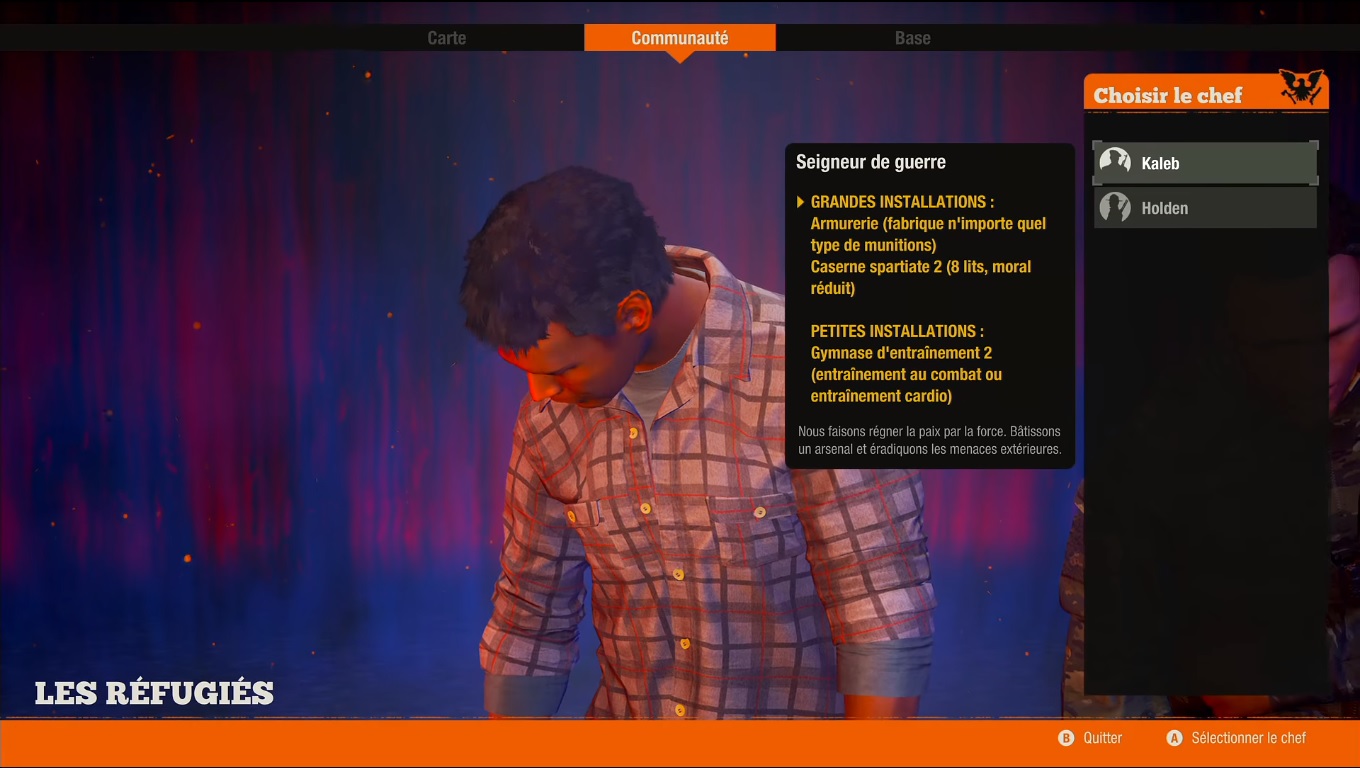Viewport: 1360px width, 768px height.
Task: Open the Base tab
Action: coord(911,38)
